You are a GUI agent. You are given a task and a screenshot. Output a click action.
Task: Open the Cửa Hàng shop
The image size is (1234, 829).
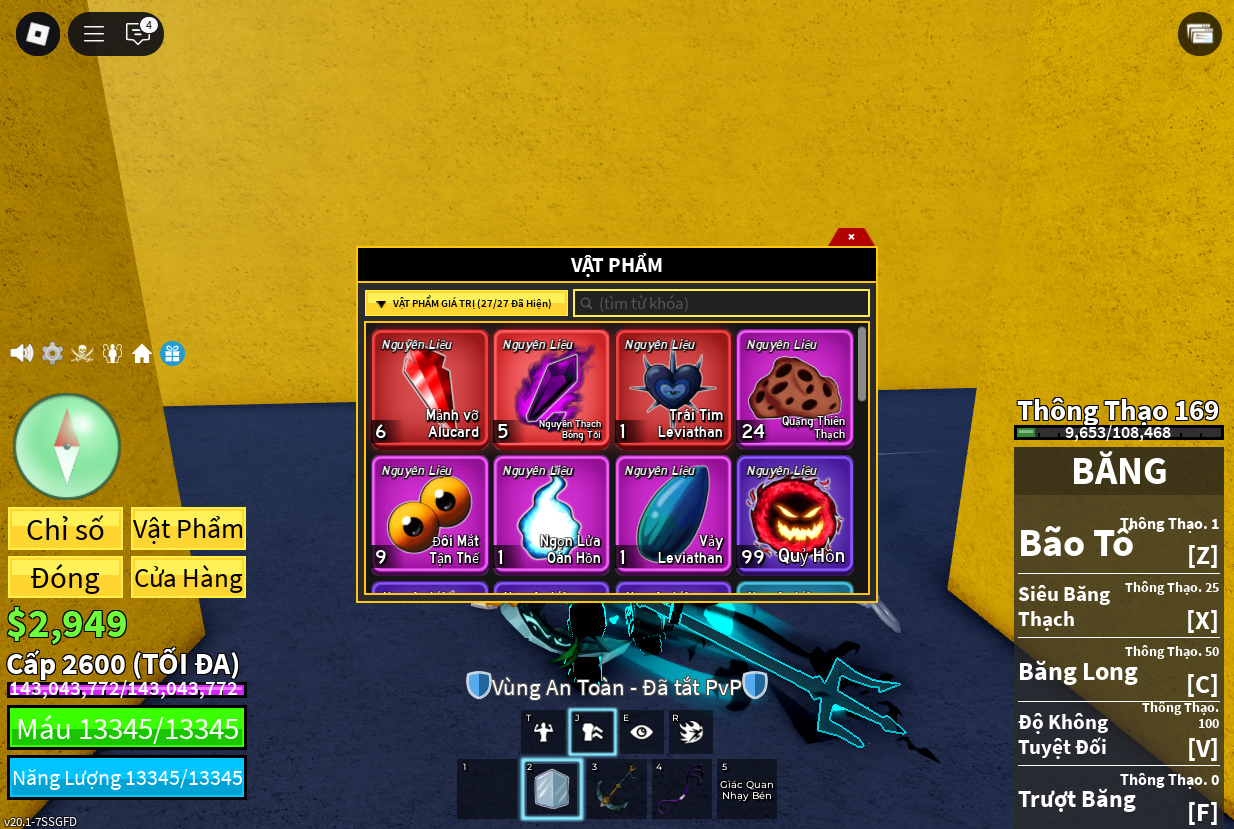coord(188,577)
